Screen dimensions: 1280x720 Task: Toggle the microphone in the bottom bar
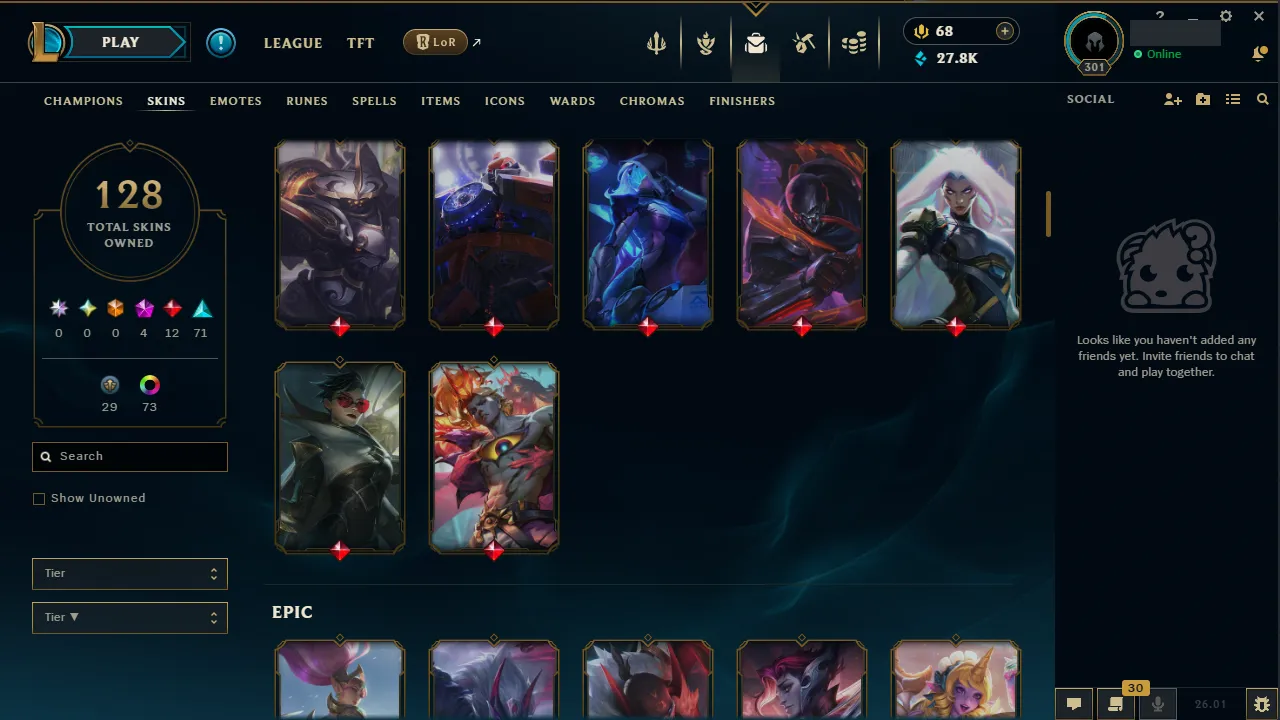point(1157,703)
